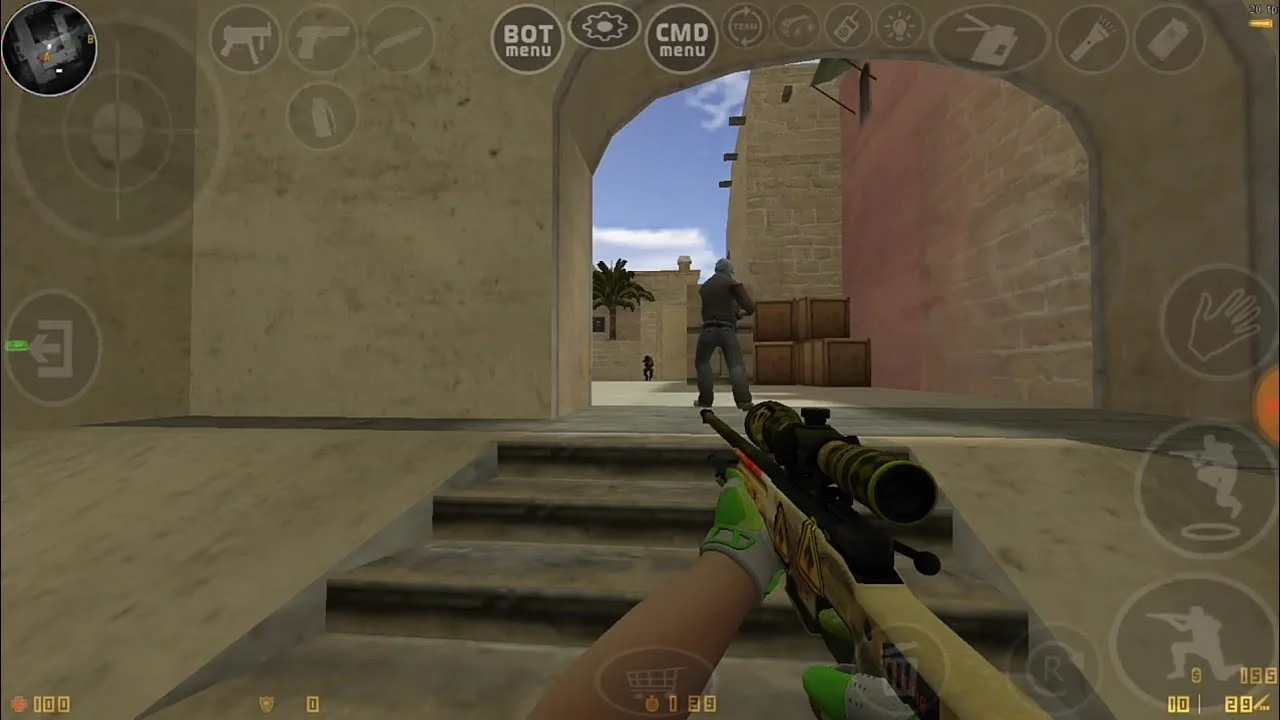Equip the knife

(399, 38)
